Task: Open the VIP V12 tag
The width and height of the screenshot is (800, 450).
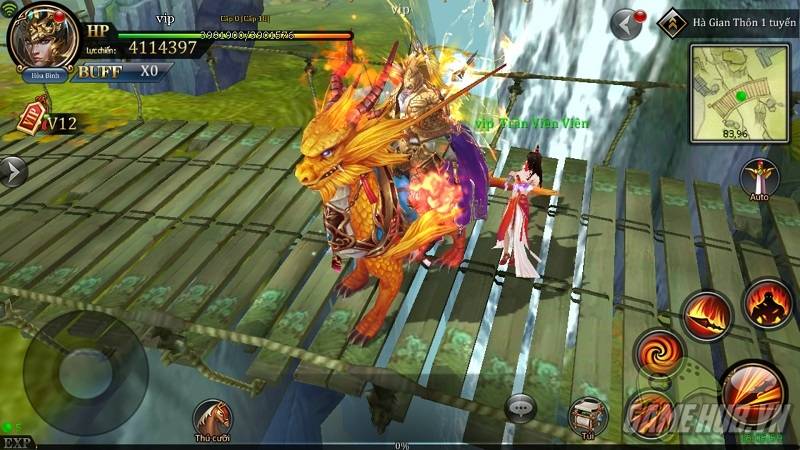Action: click(x=47, y=121)
